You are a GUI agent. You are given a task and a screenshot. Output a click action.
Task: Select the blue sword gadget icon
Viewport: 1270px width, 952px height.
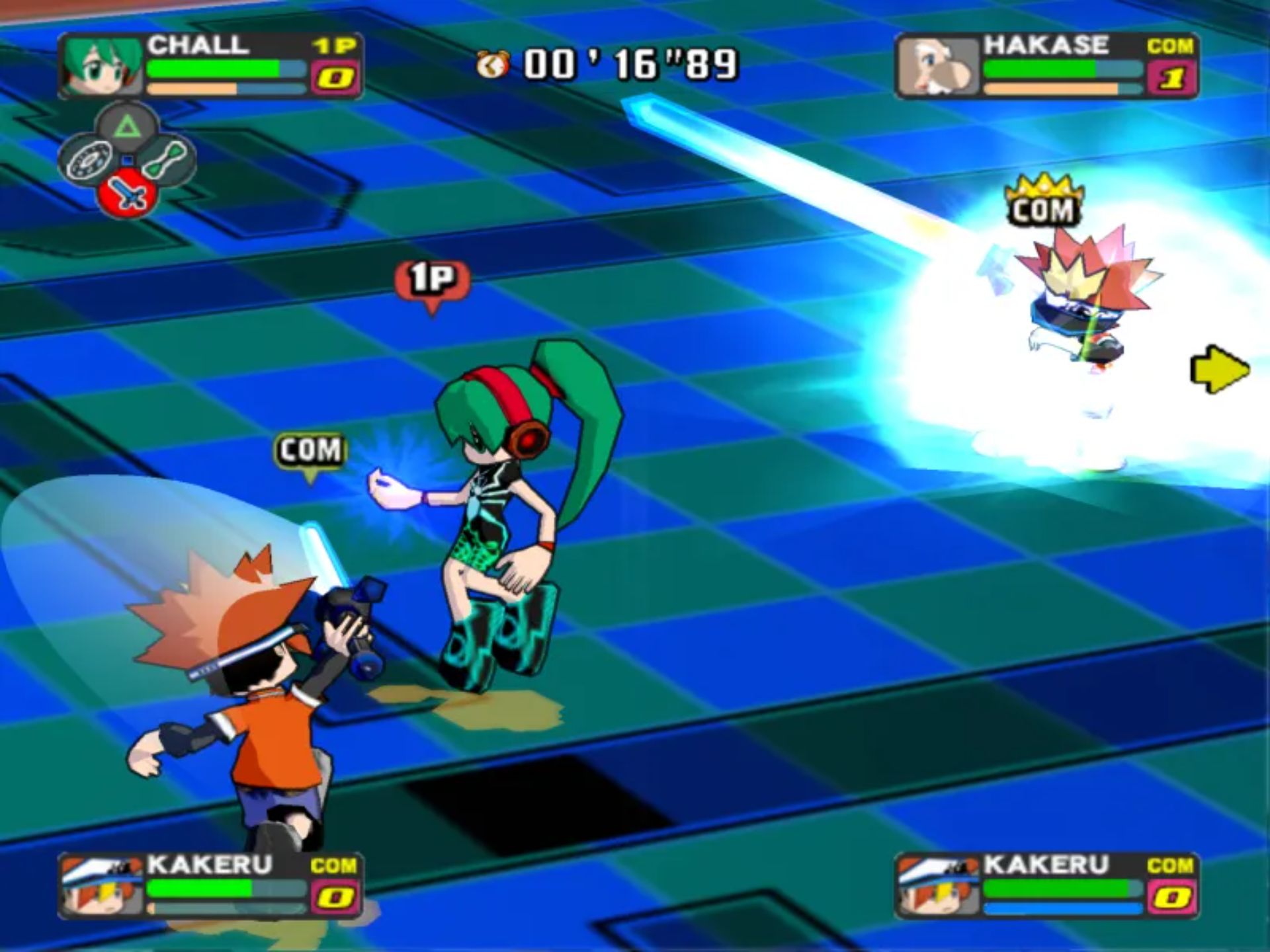click(127, 192)
